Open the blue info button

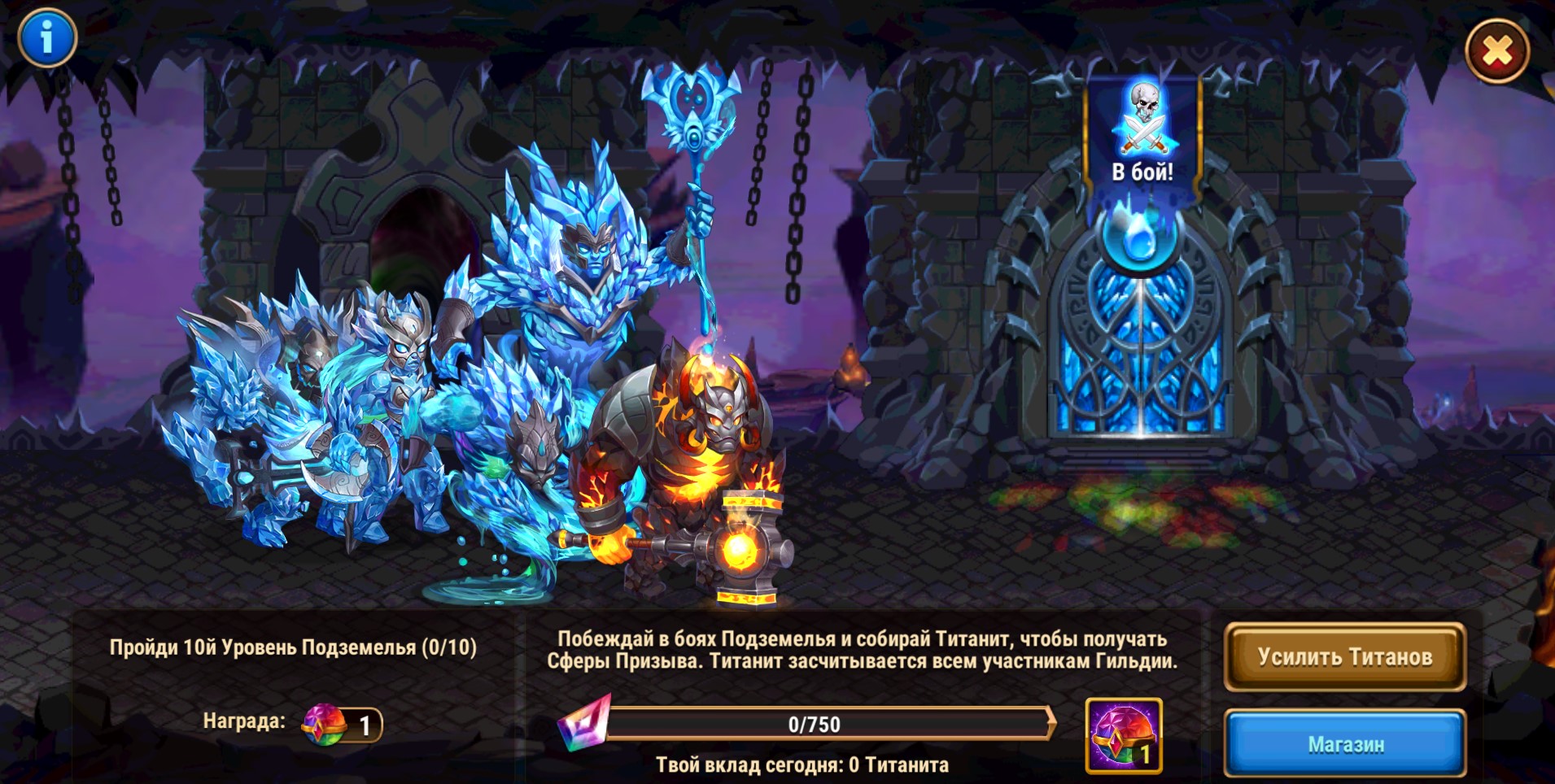pyautogui.click(x=46, y=37)
